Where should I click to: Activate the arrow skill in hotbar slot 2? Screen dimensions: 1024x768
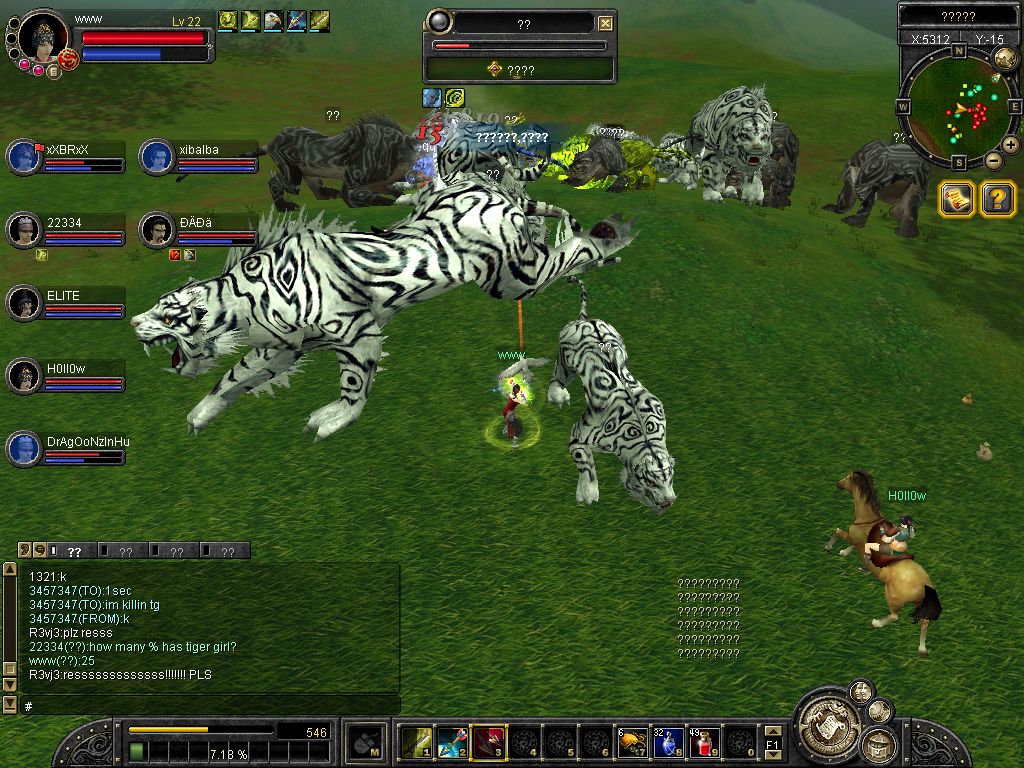click(452, 742)
